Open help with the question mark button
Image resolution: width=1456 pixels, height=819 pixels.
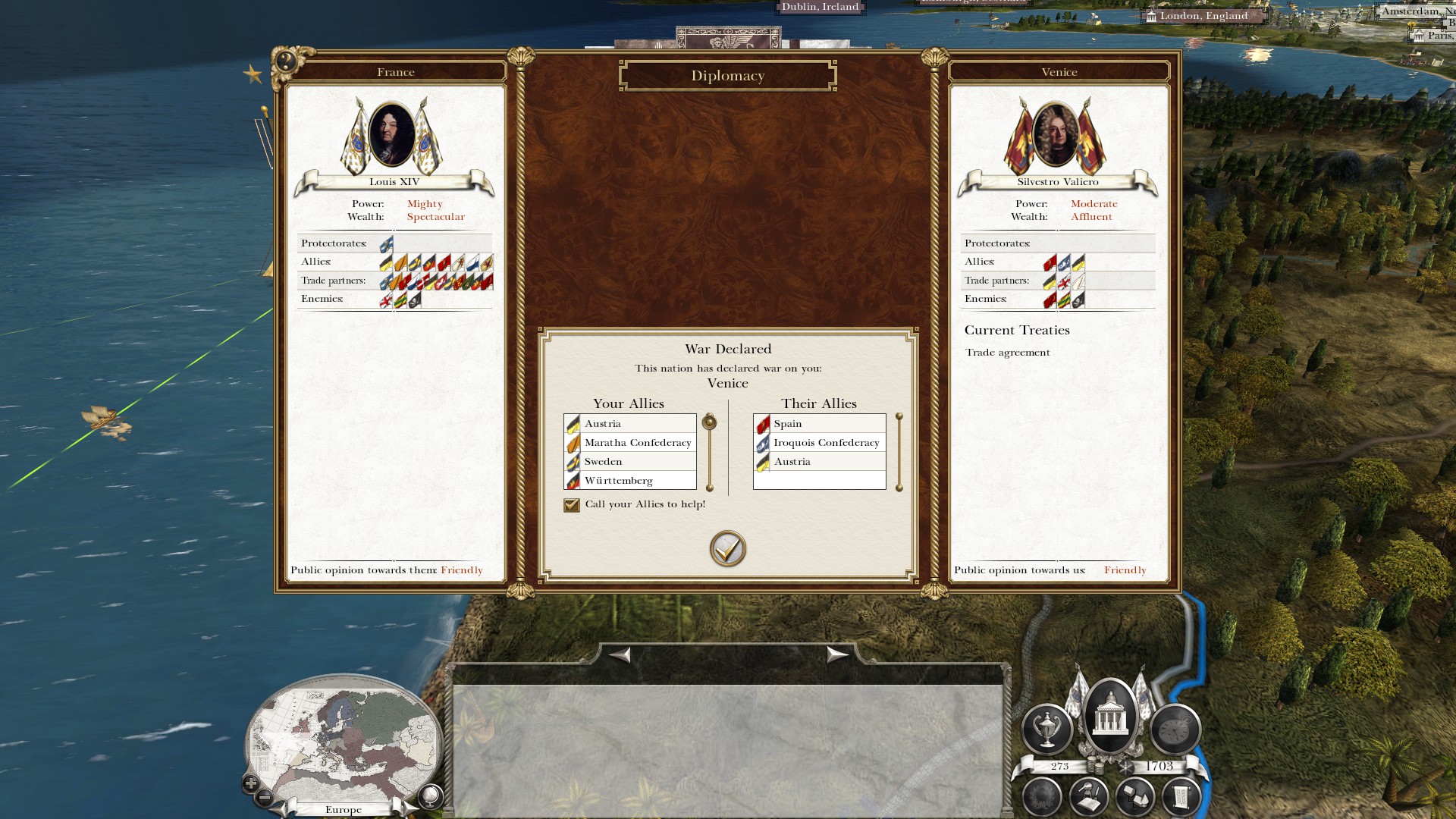click(287, 61)
